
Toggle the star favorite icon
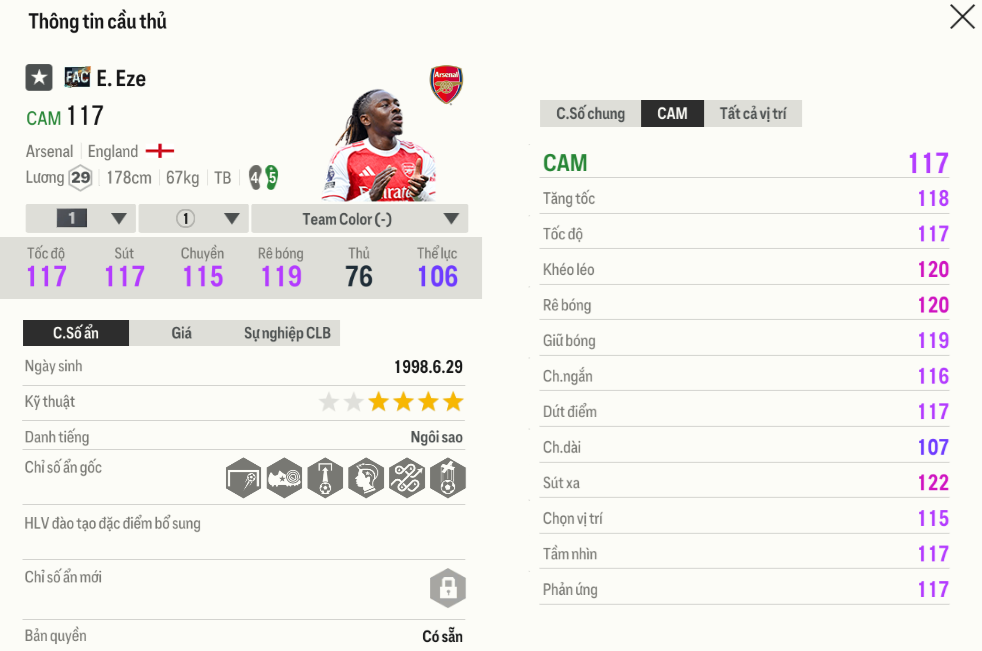[39, 77]
